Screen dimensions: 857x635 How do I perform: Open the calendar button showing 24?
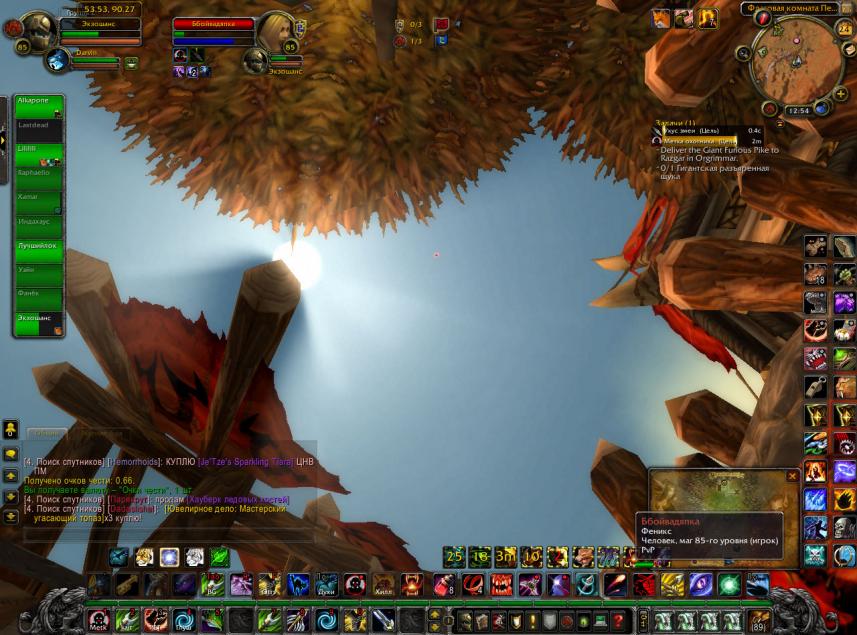pos(844,29)
